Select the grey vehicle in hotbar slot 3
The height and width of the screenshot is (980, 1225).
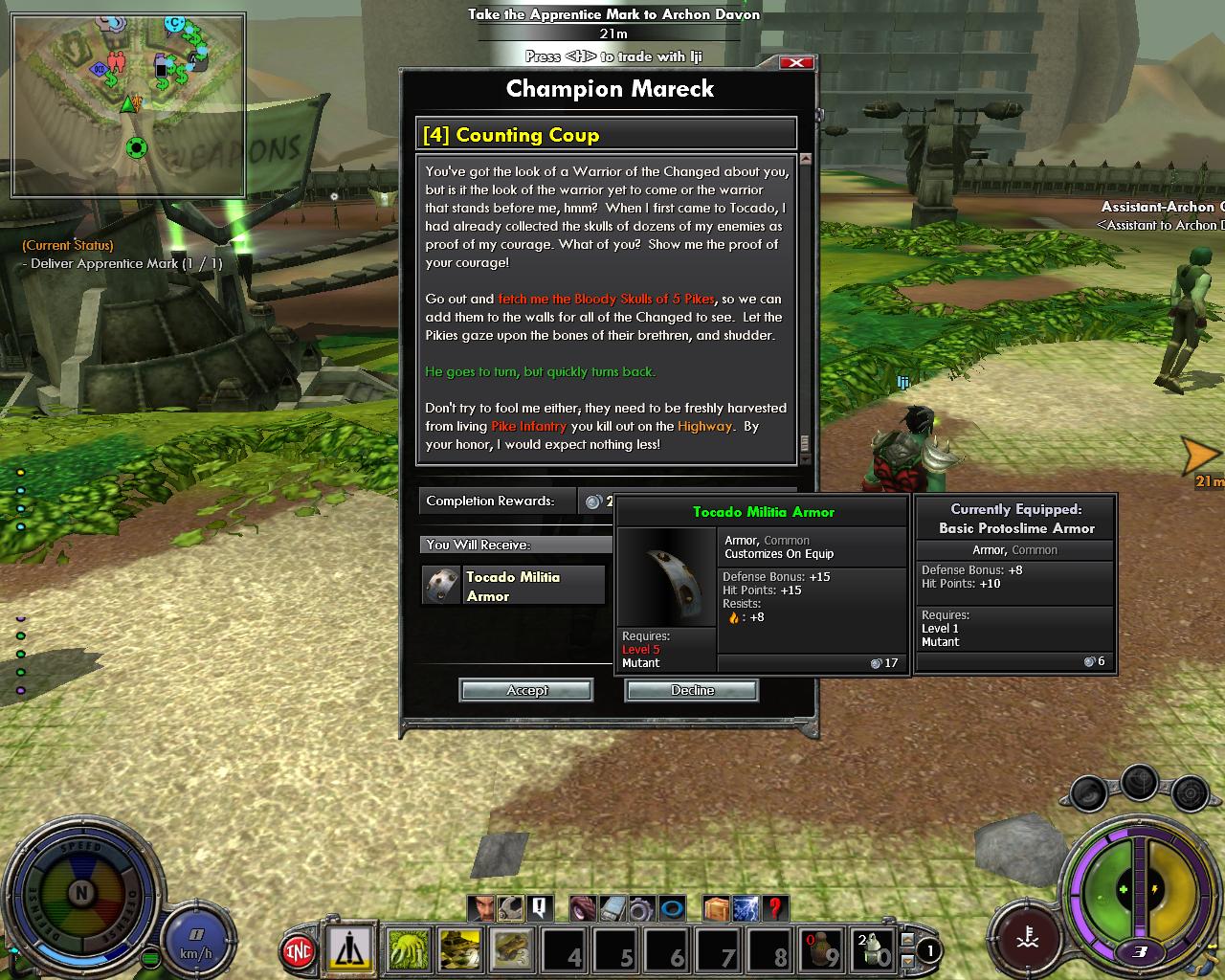pyautogui.click(x=512, y=948)
